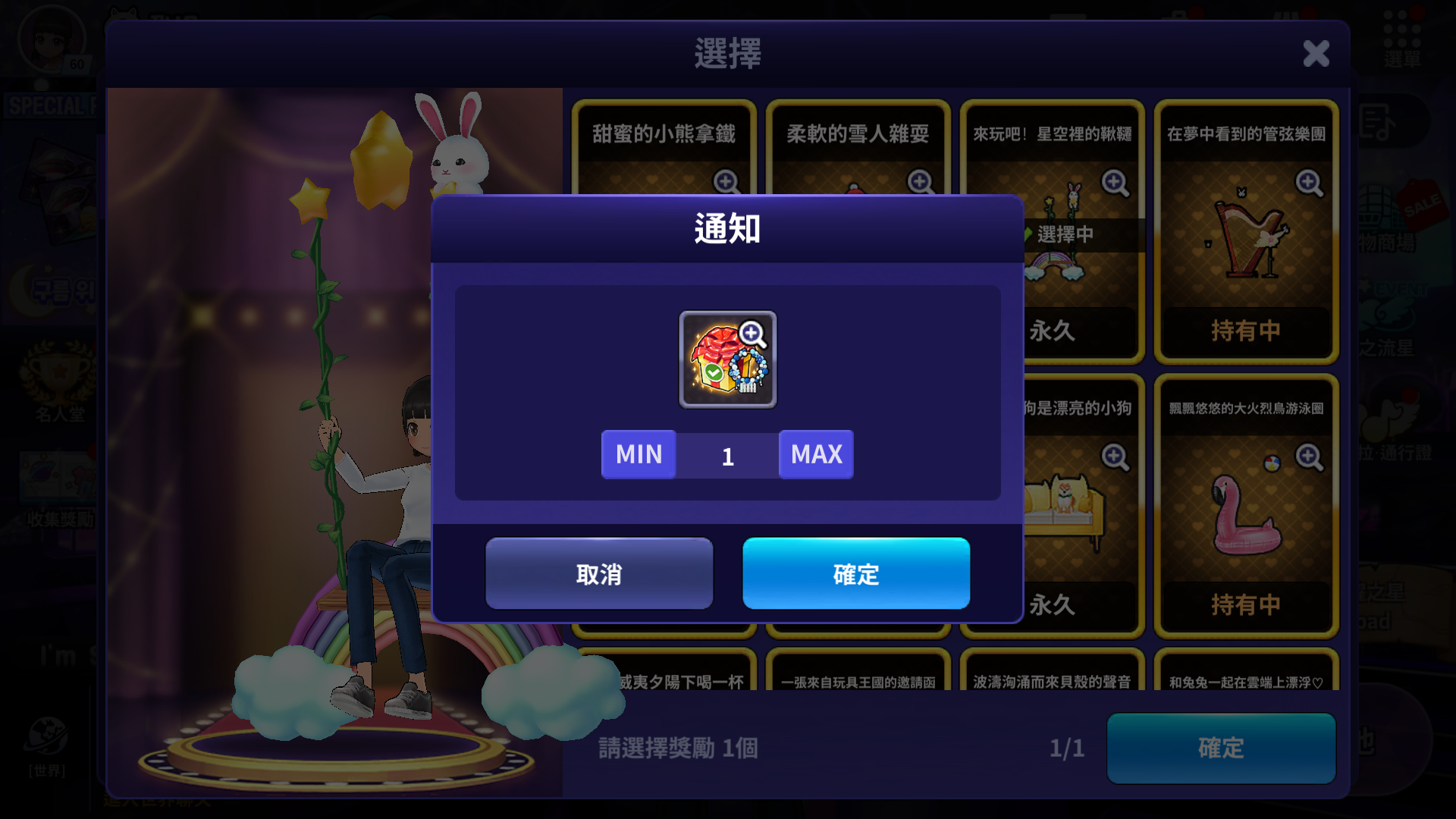Confirm reward selection at the window's bottom
The image size is (1456, 819).
1220,748
